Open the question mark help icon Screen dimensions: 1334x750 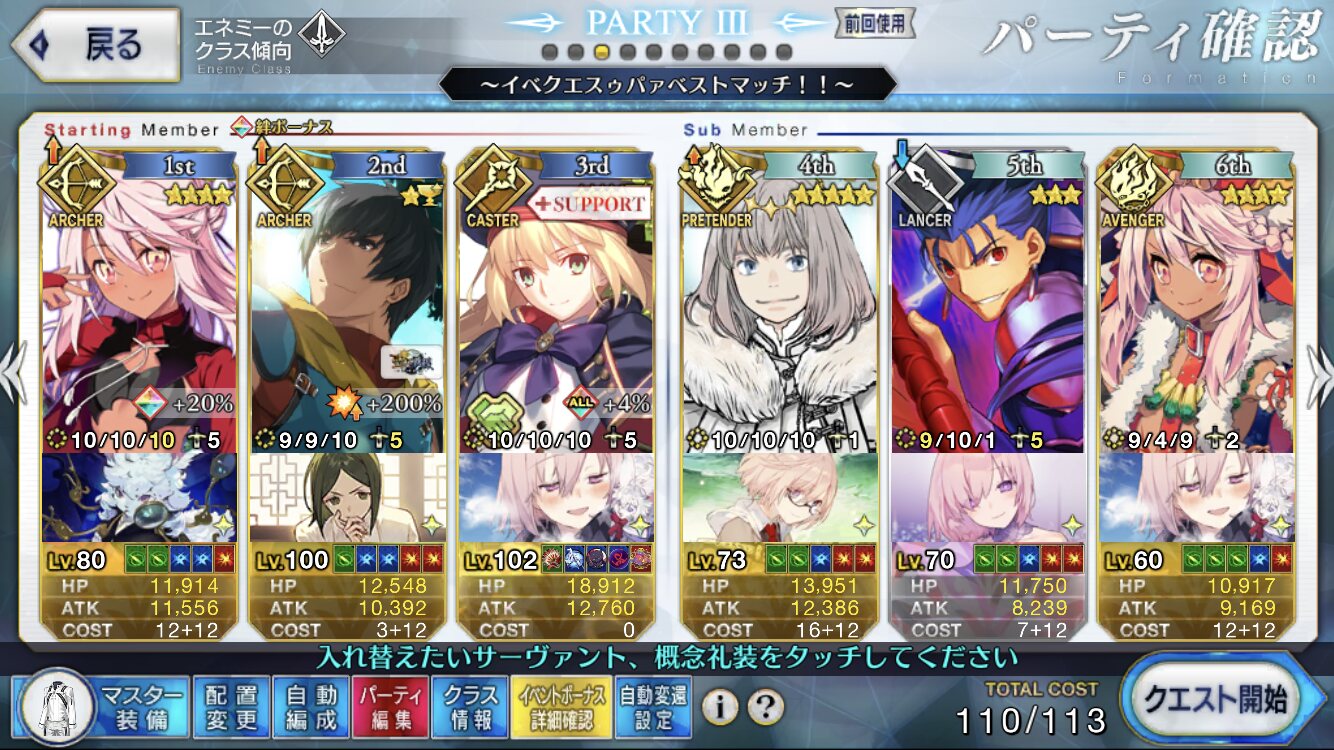tap(765, 707)
